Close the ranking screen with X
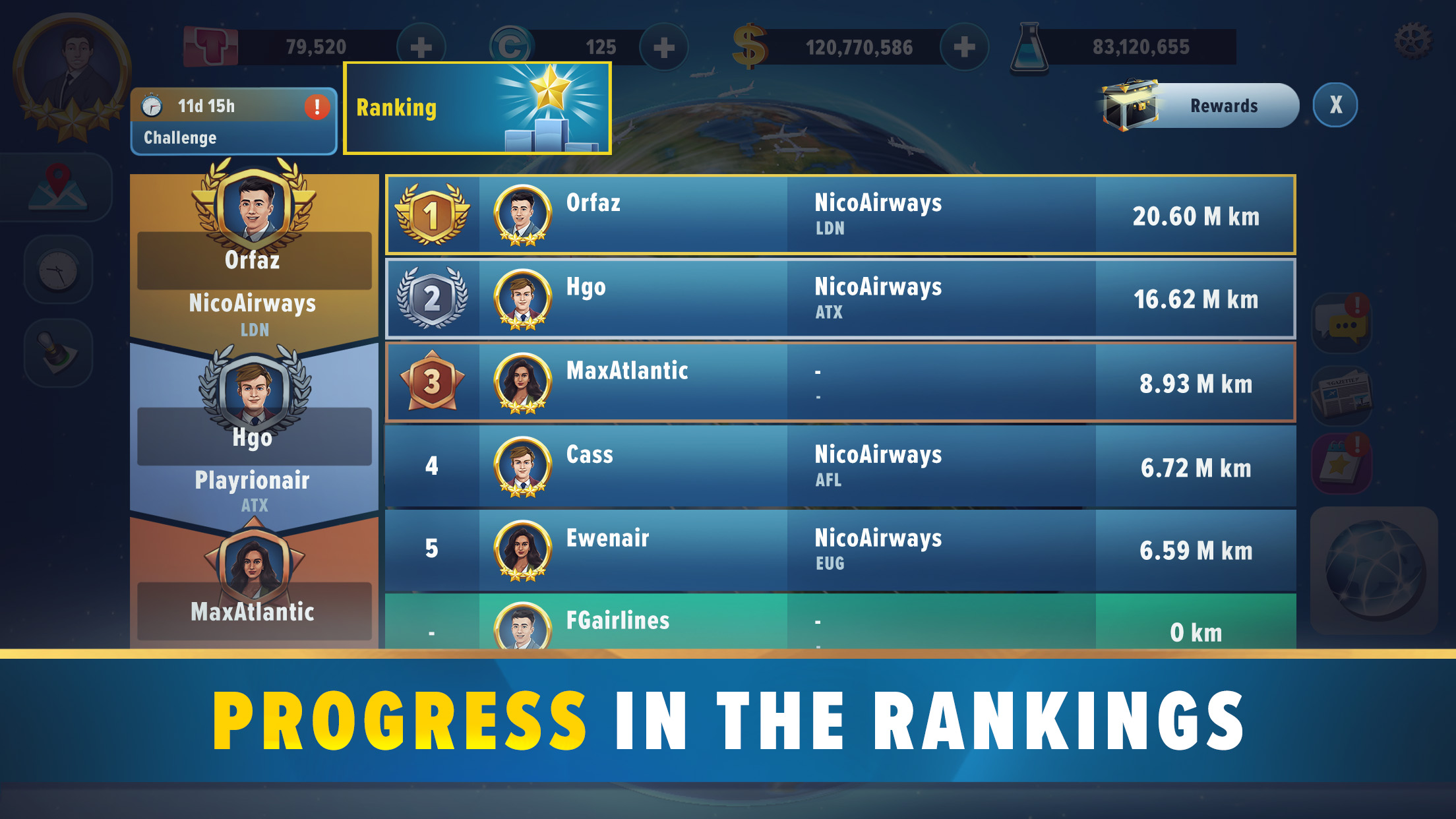Screen dimensions: 1456x819 tap(1336, 104)
